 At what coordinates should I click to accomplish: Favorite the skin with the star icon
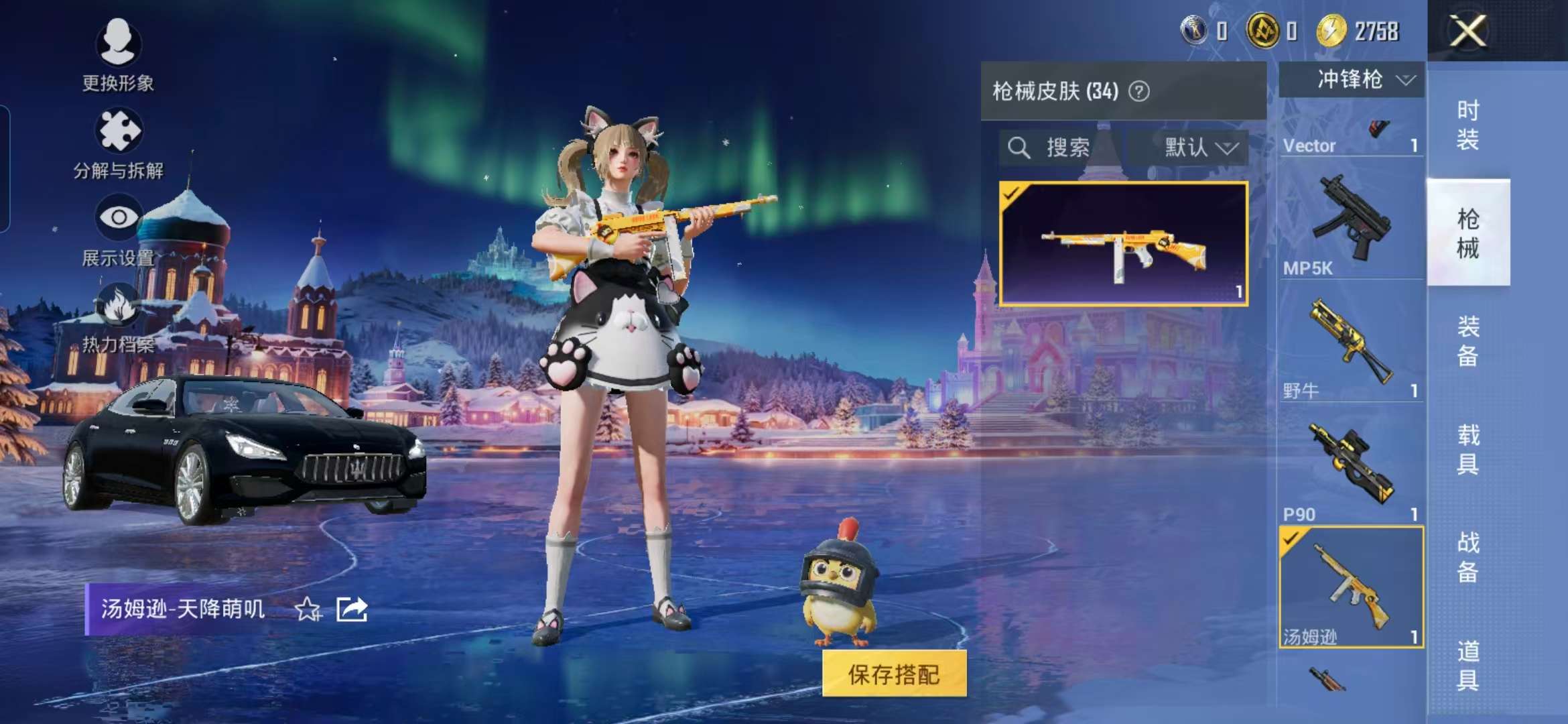click(308, 609)
